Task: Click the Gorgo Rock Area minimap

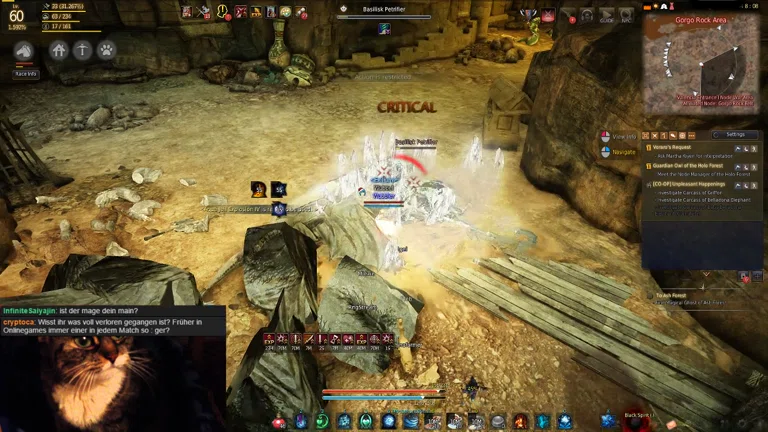Action: [x=702, y=65]
